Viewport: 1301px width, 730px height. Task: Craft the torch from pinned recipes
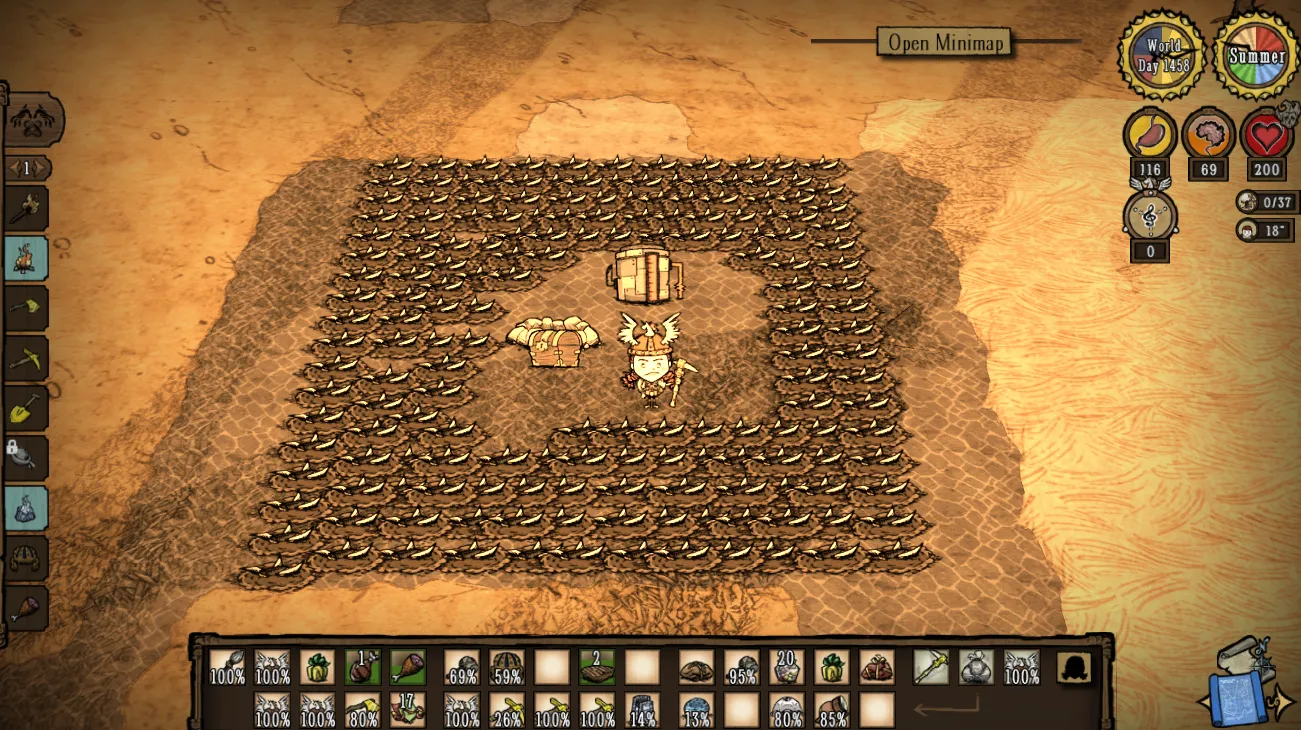(26, 209)
